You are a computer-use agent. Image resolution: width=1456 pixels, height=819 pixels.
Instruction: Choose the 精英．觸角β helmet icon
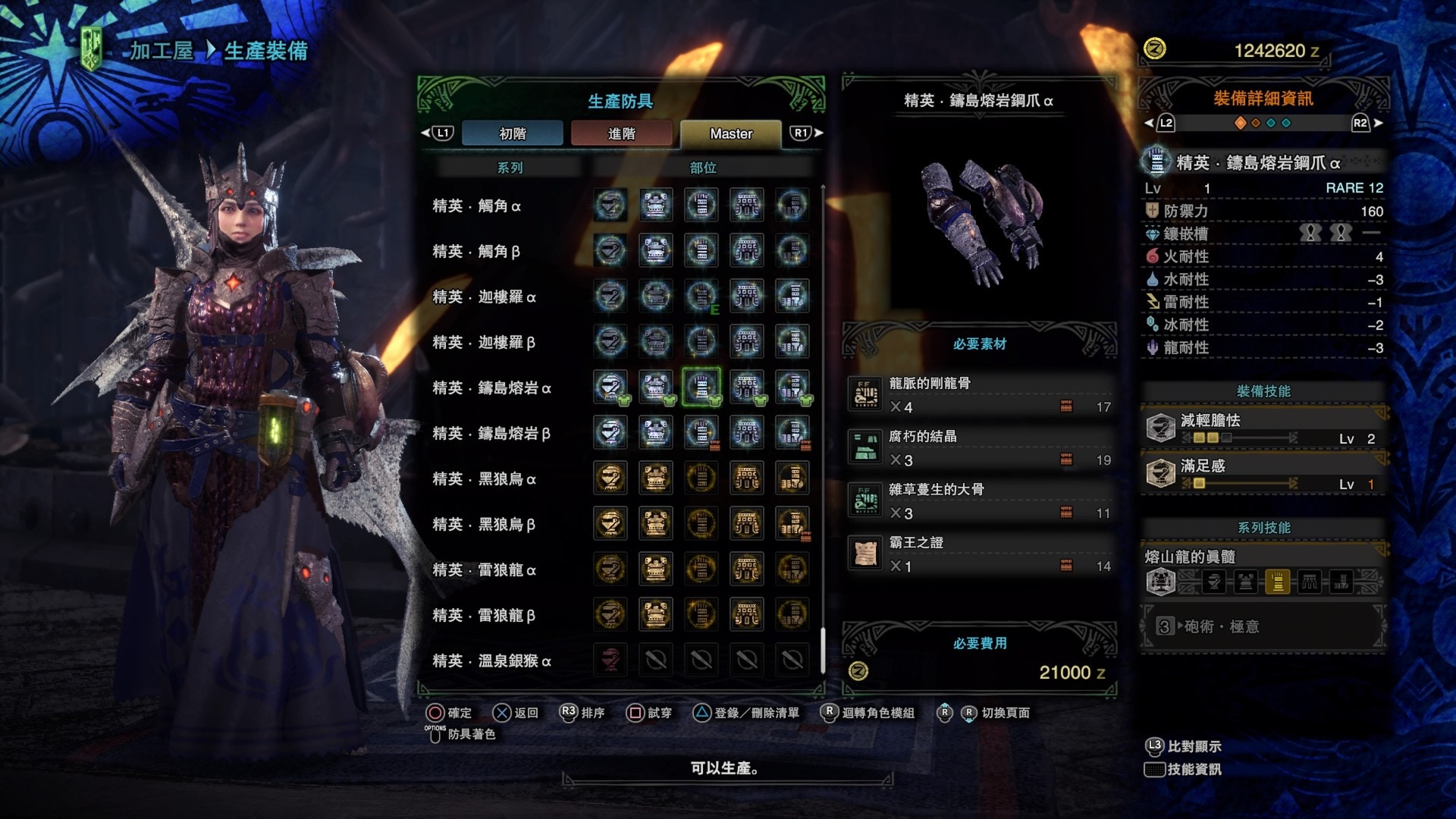click(x=610, y=251)
